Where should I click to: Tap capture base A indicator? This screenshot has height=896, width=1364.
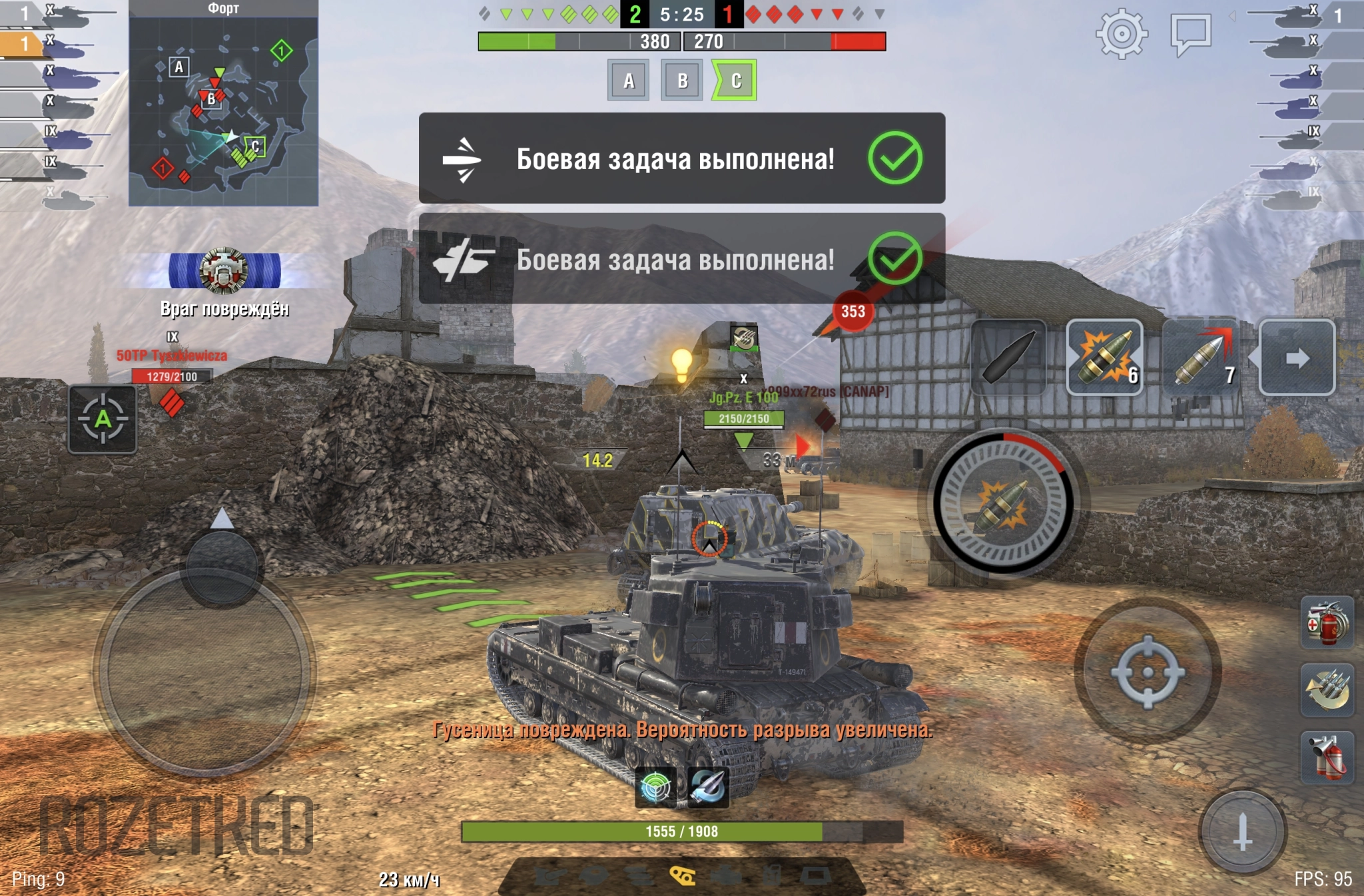coord(628,81)
